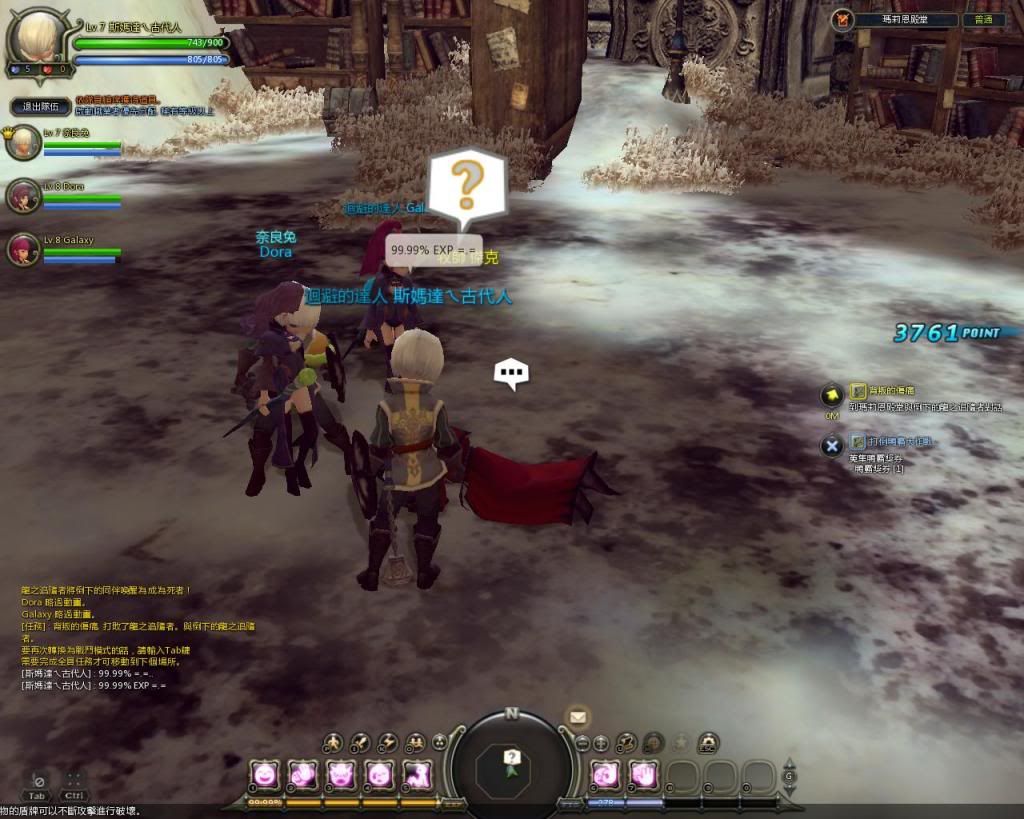Screen dimensions: 1024x819
Task: Select party member Dora's portrait
Action: (x=22, y=194)
